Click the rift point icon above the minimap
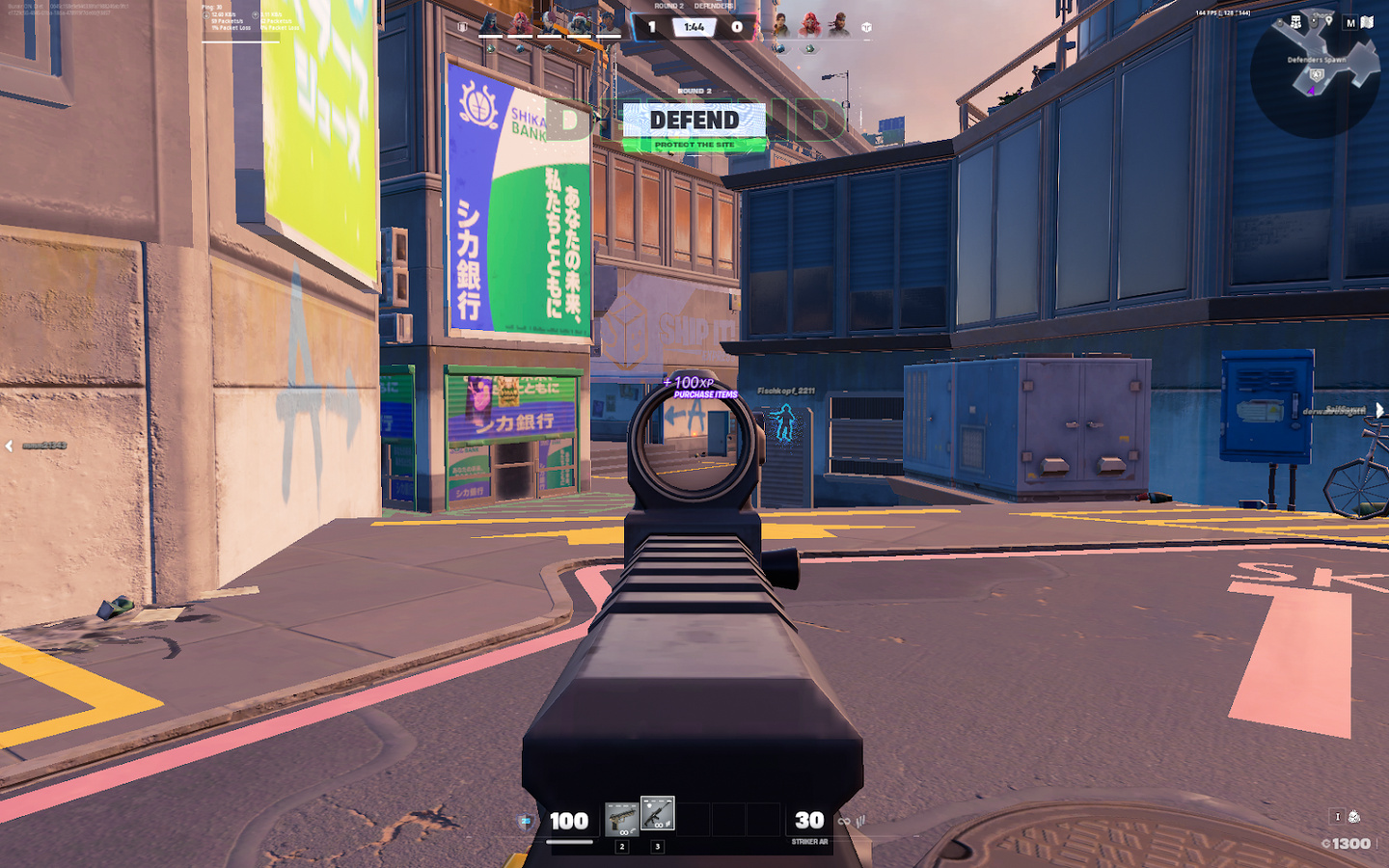The width and height of the screenshot is (1389, 868). pos(1296,21)
